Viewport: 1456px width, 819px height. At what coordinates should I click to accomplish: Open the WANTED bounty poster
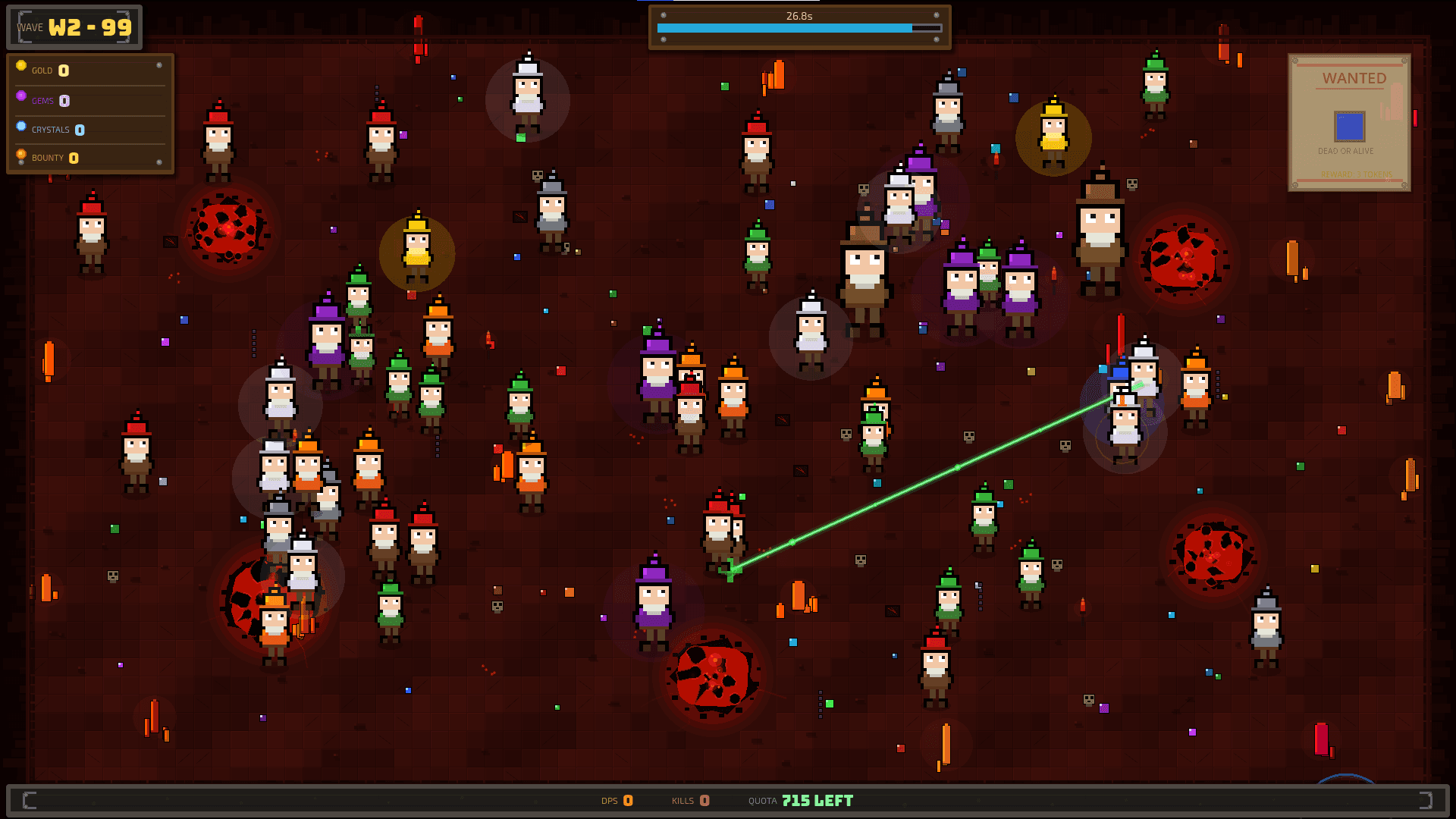click(x=1348, y=122)
